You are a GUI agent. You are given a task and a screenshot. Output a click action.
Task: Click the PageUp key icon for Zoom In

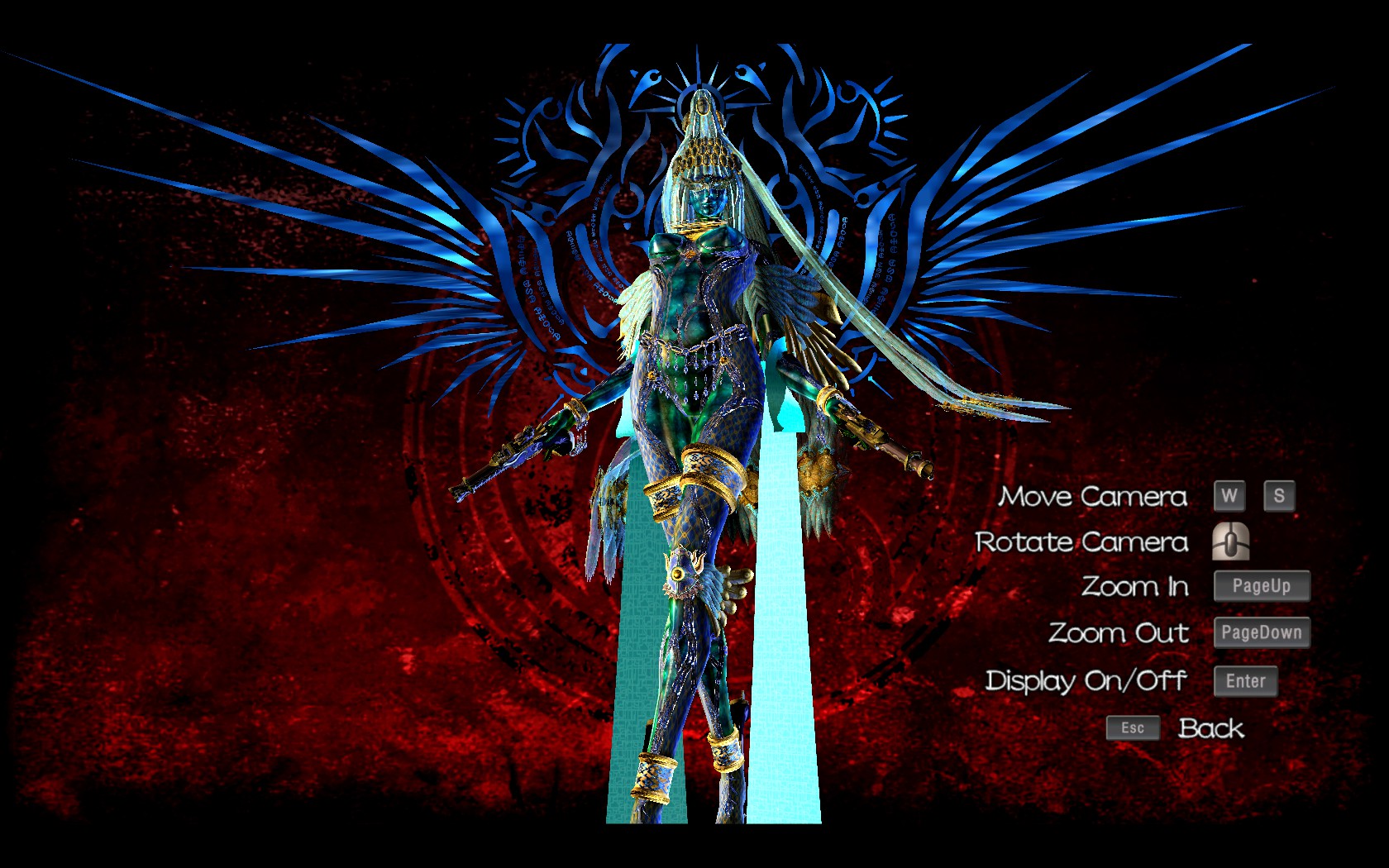pyautogui.click(x=1261, y=585)
